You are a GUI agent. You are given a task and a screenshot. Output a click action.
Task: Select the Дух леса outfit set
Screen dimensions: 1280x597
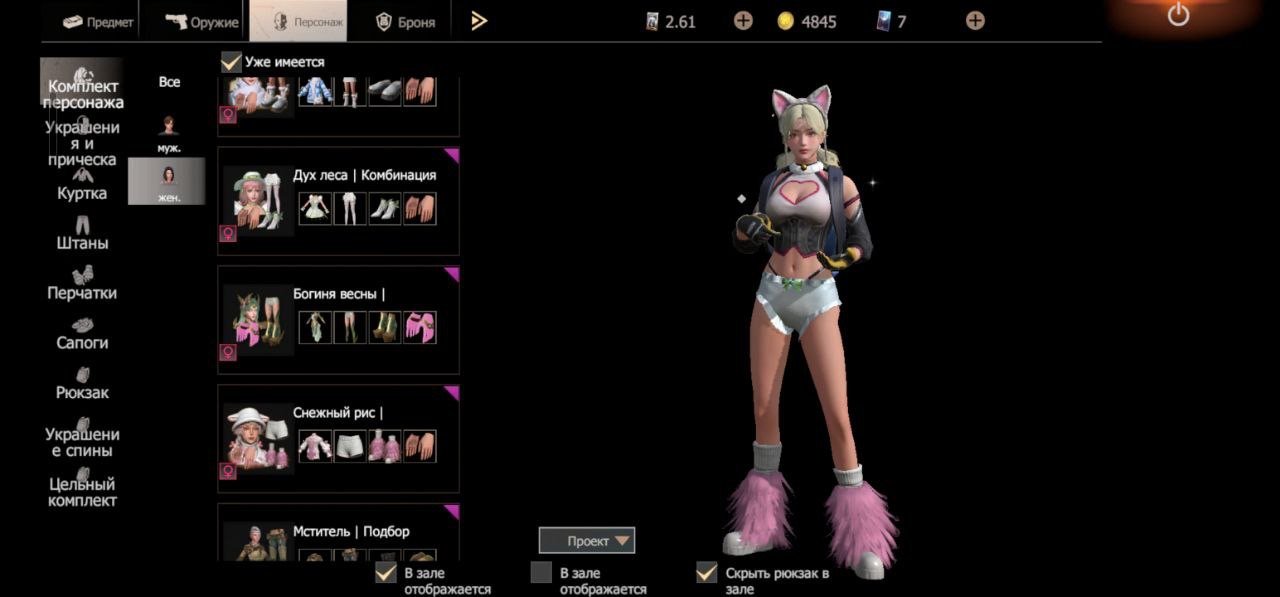pyautogui.click(x=338, y=200)
